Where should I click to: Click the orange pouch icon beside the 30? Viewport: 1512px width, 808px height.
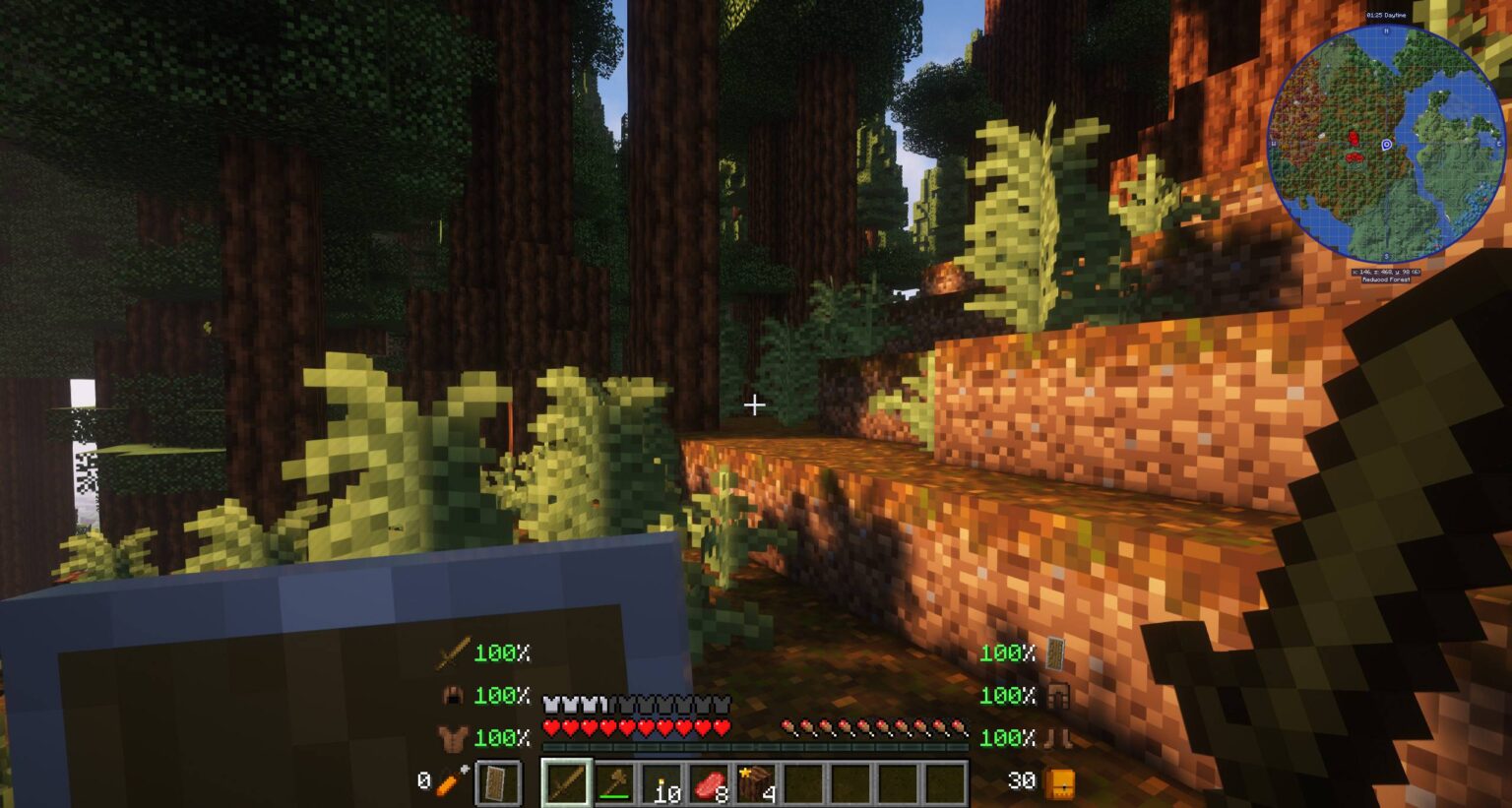click(x=1061, y=782)
